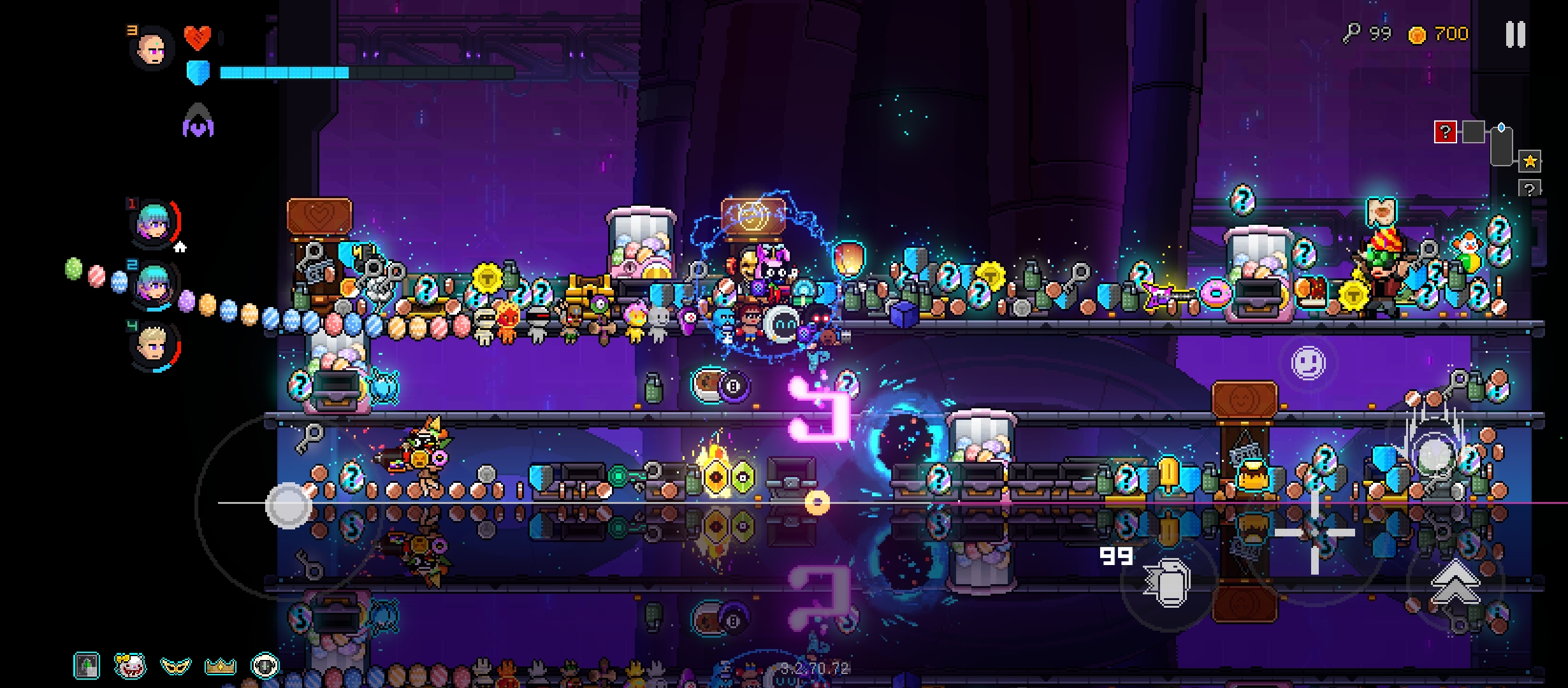Select player two's teal-haired portrait
Image resolution: width=1568 pixels, height=688 pixels.
click(x=154, y=283)
